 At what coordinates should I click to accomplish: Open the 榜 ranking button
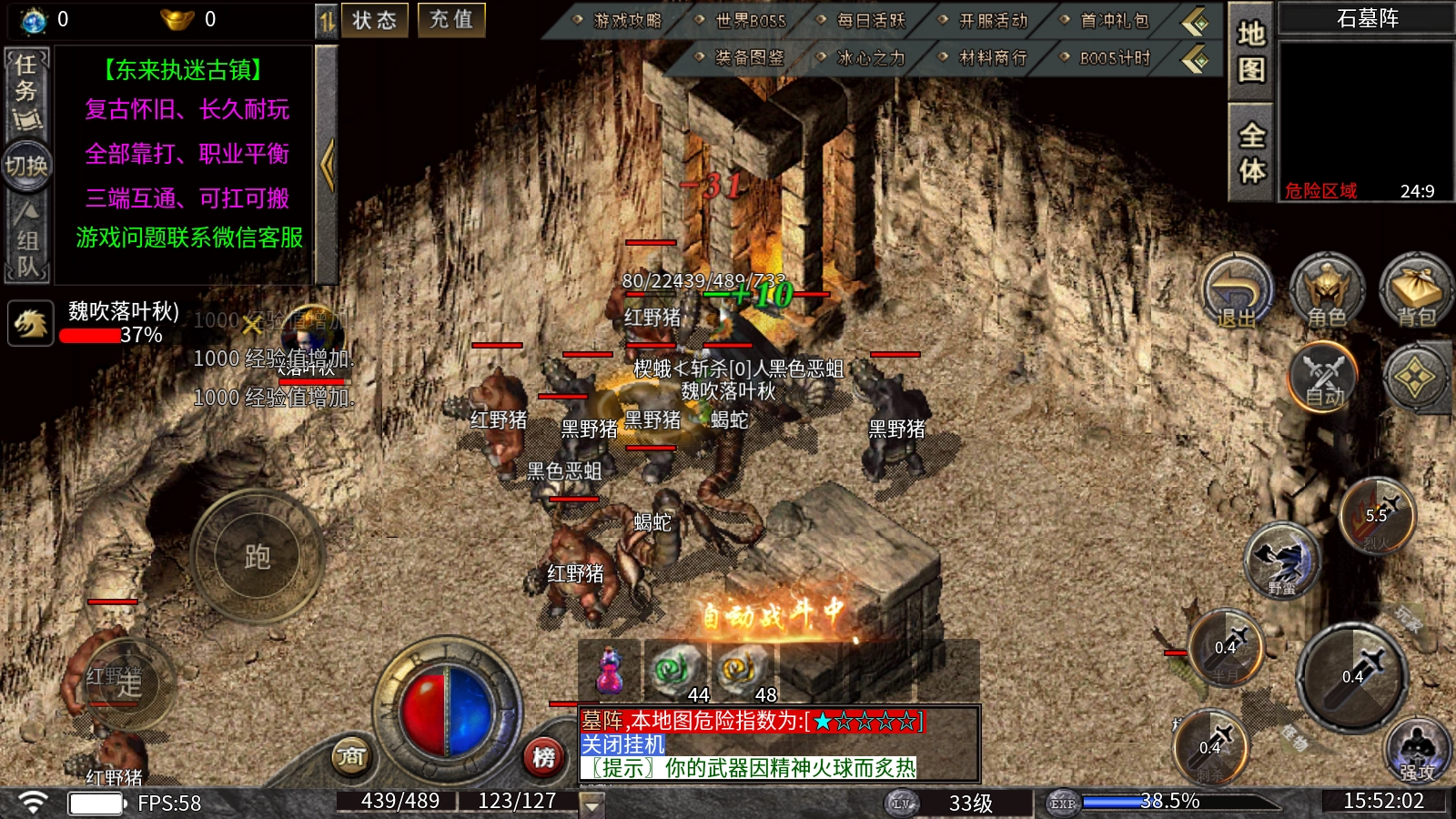(543, 756)
